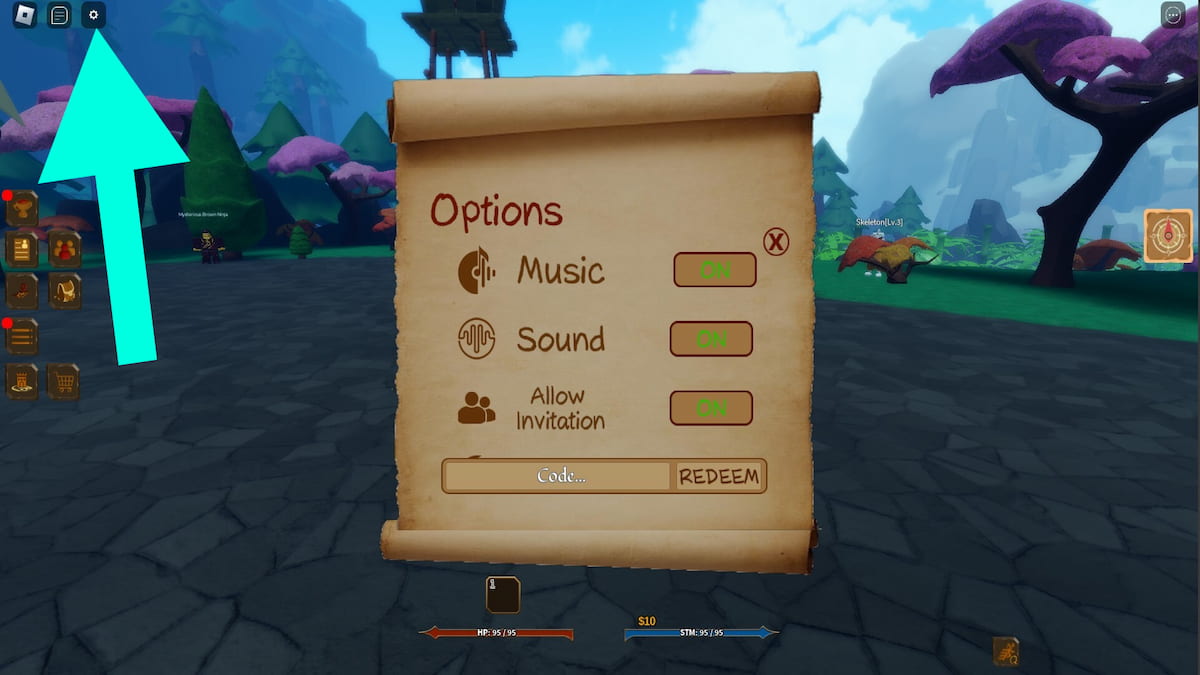Open the trophy achievements icon

coord(22,209)
